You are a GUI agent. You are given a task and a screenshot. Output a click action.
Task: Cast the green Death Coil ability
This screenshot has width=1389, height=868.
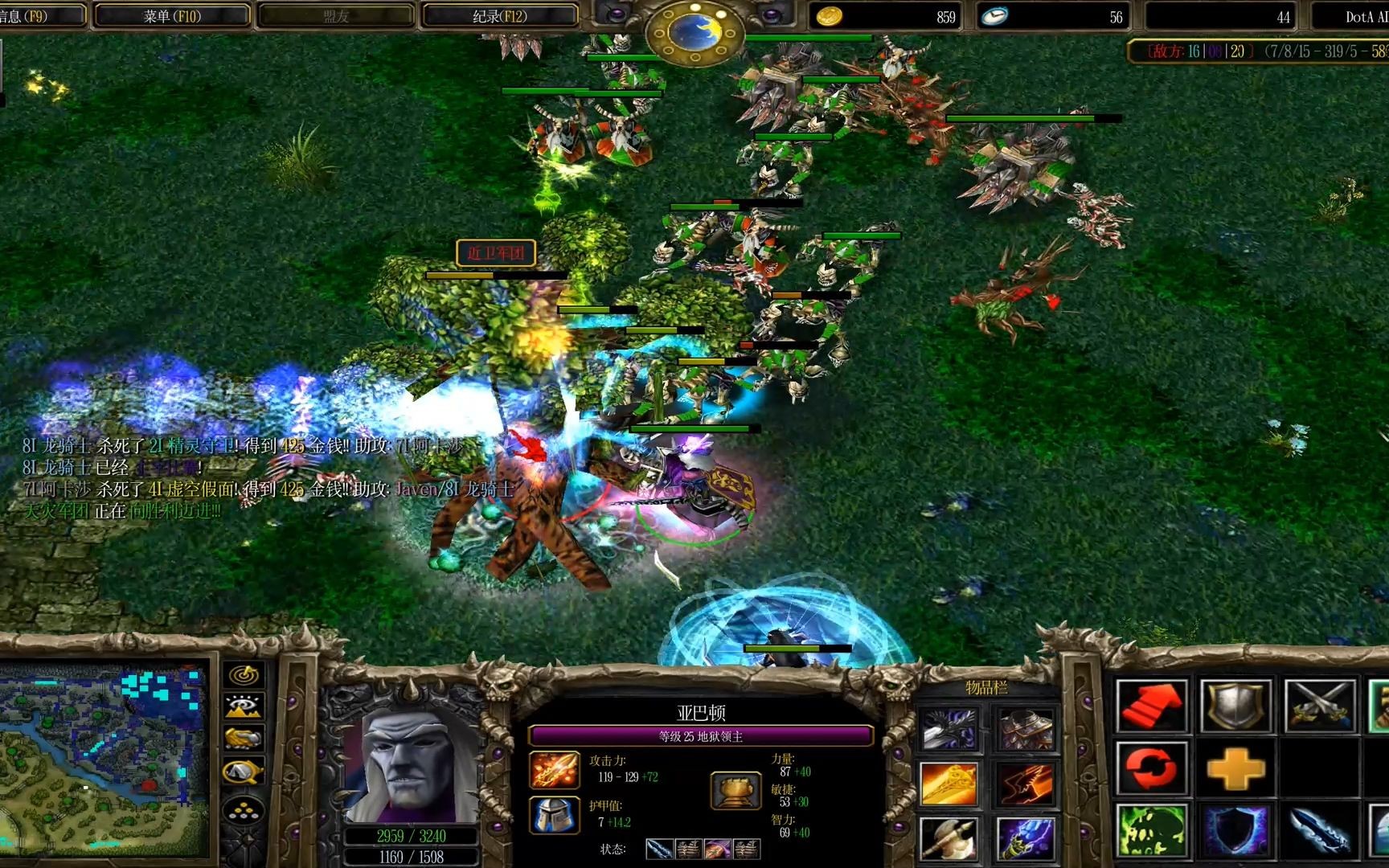tap(1151, 831)
